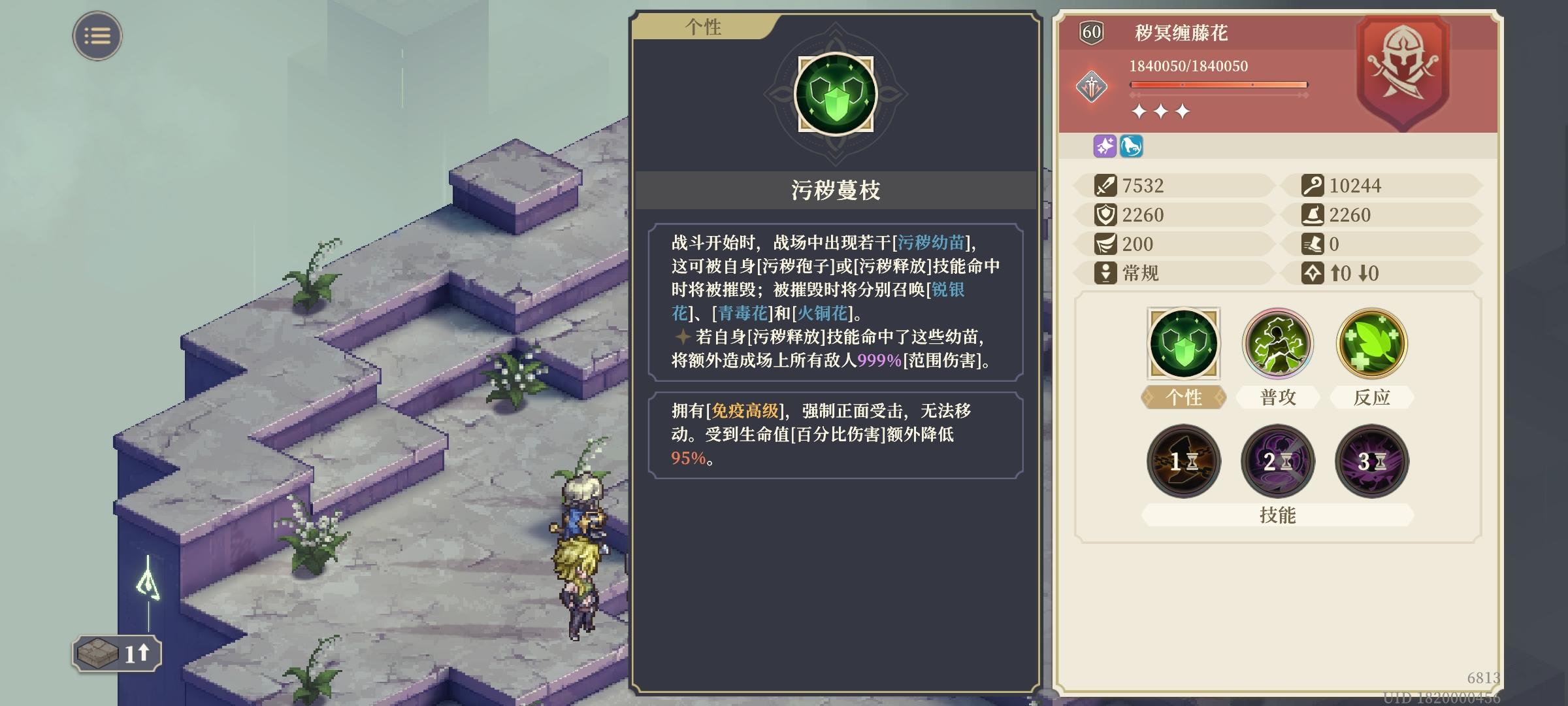Switch to the 反应 tab
The width and height of the screenshot is (1568, 706).
(1371, 397)
